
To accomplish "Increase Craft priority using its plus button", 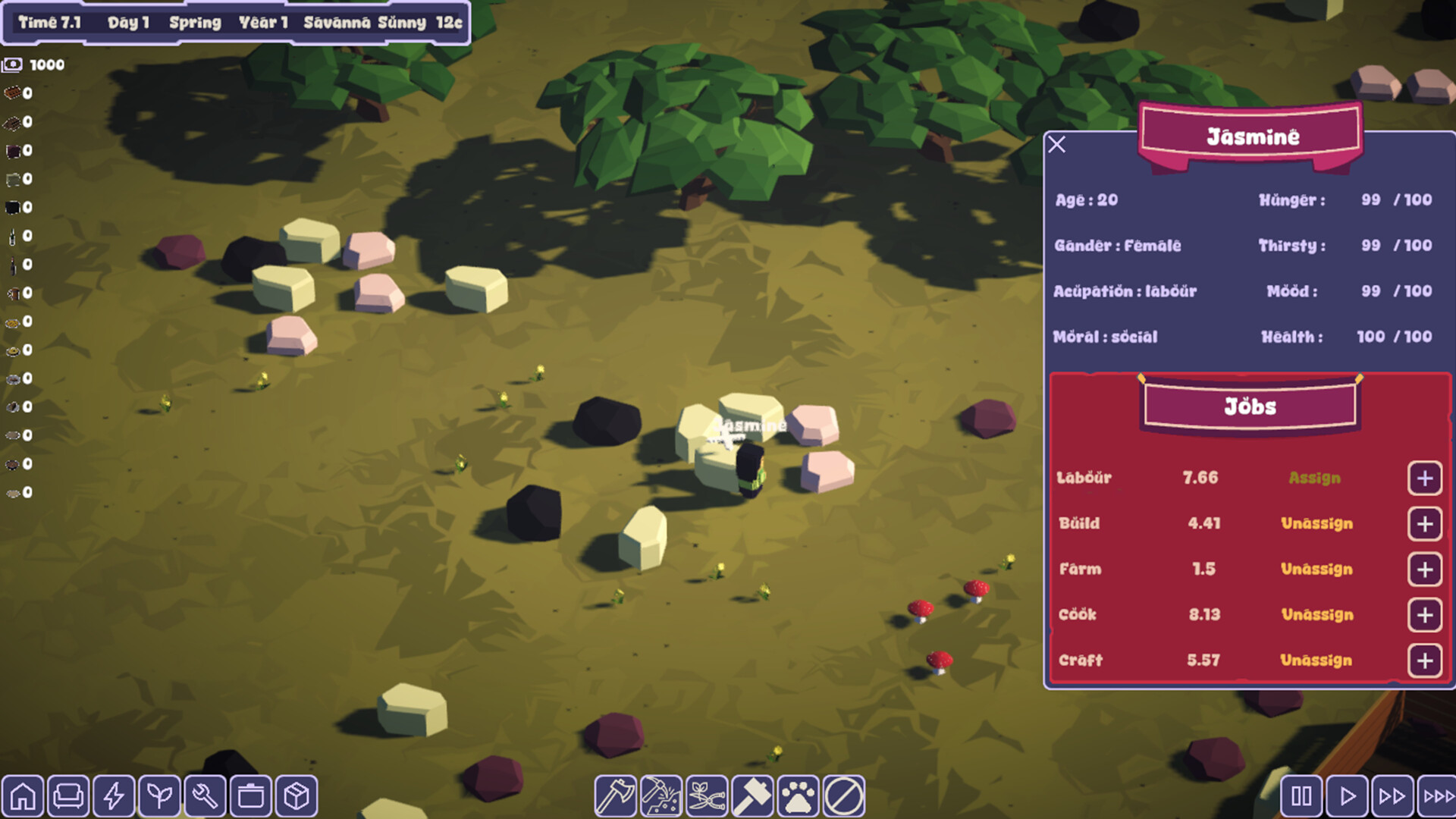I will point(1425,661).
